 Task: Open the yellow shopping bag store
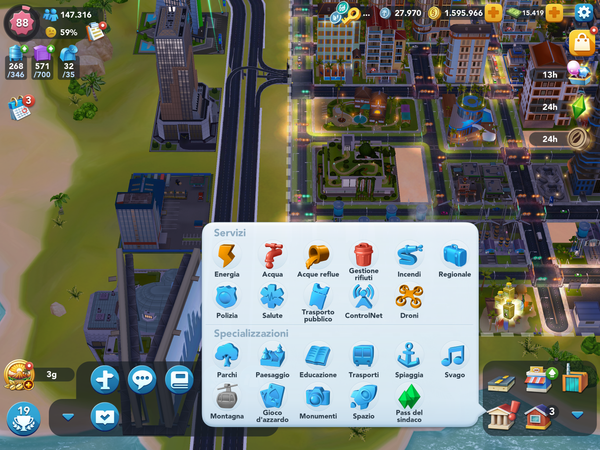coord(581,42)
